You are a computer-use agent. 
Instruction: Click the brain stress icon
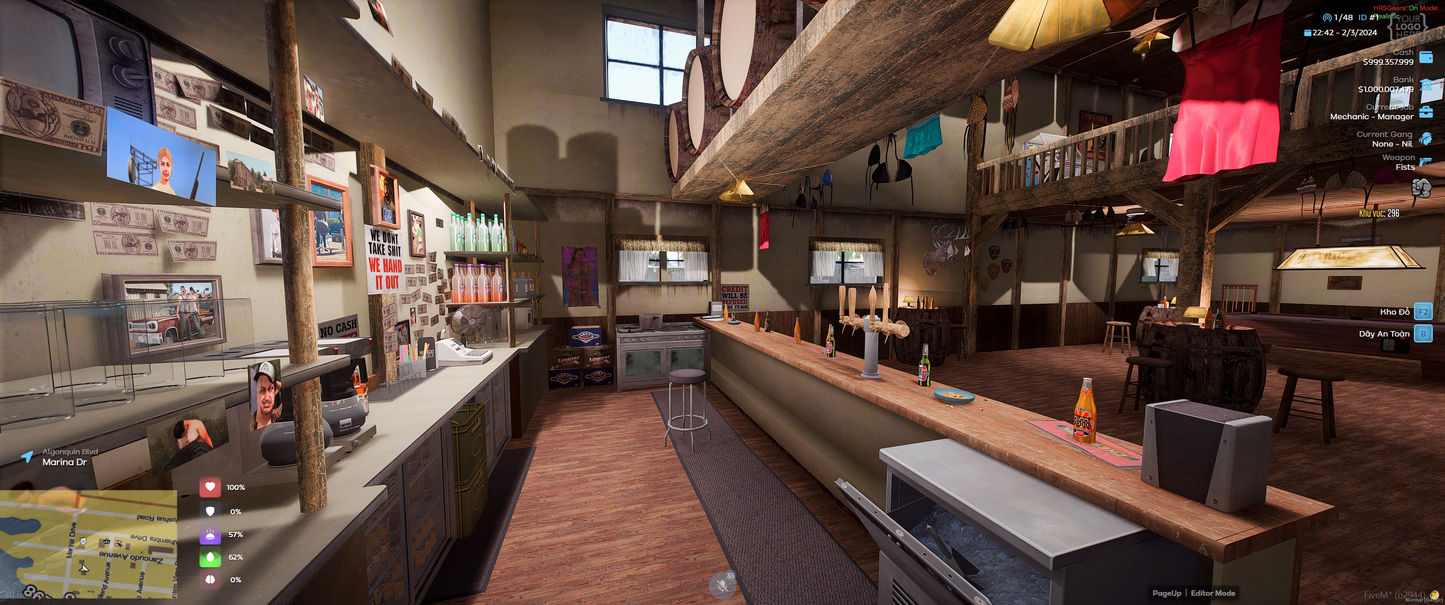tap(210, 580)
